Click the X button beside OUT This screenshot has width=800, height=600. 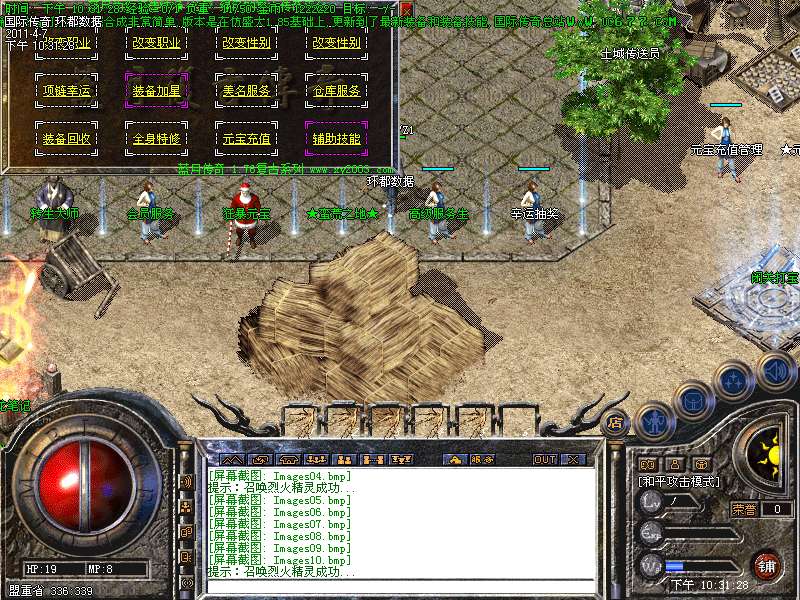pyautogui.click(x=573, y=459)
